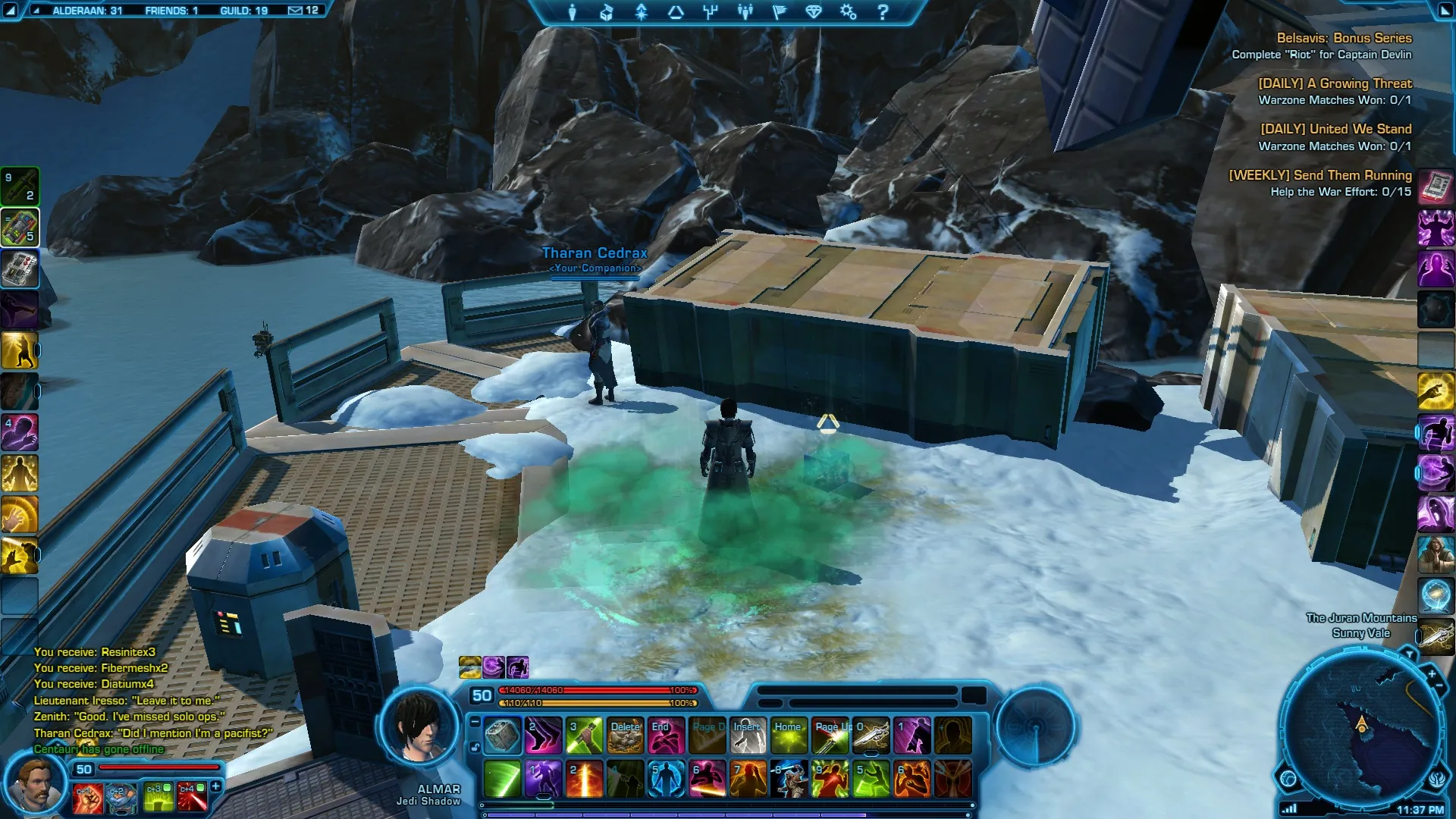
Task: Open the character sheet from the top menu
Action: [573, 12]
